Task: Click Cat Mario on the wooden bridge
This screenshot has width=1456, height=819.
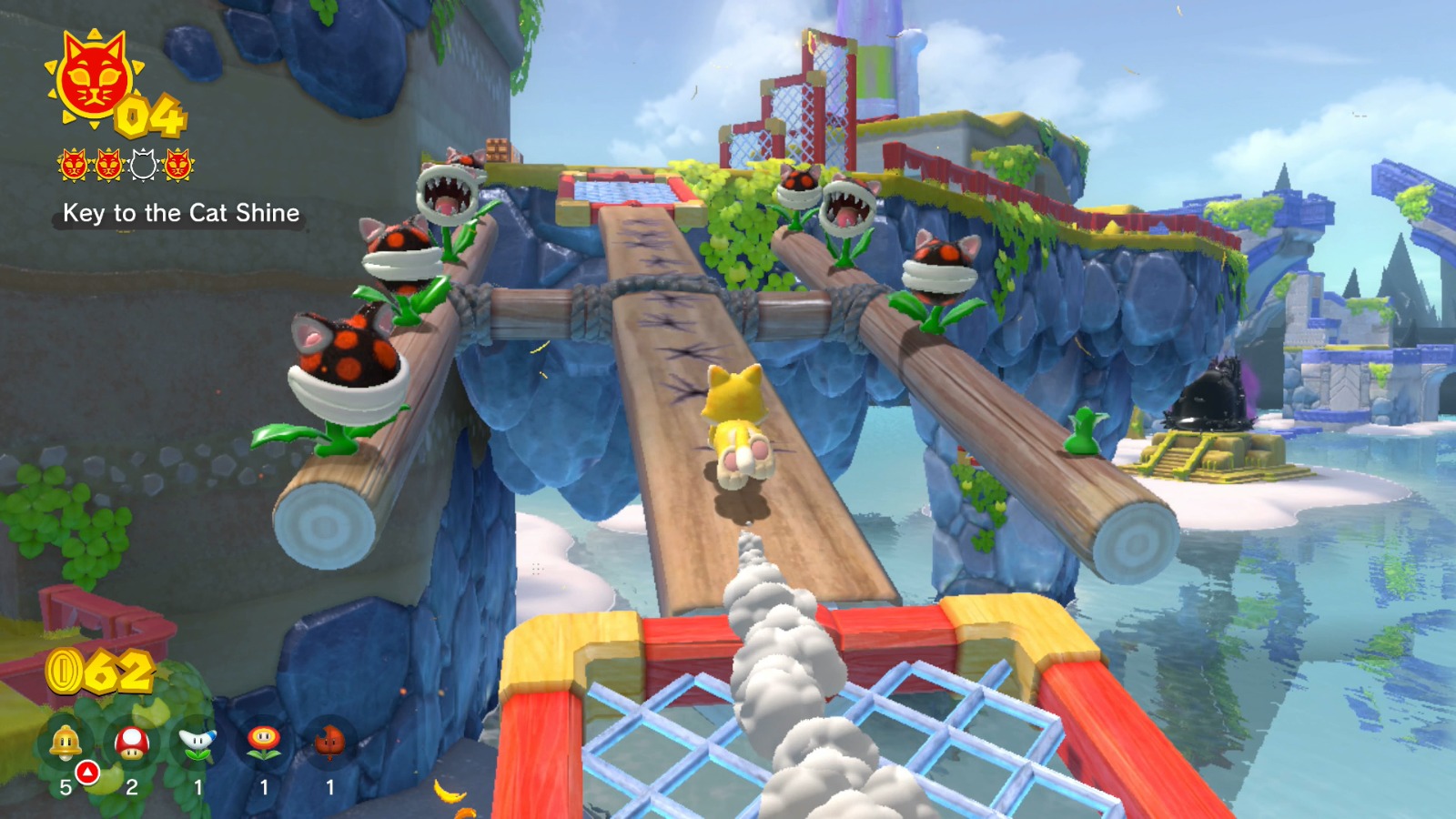Action: pos(737,423)
